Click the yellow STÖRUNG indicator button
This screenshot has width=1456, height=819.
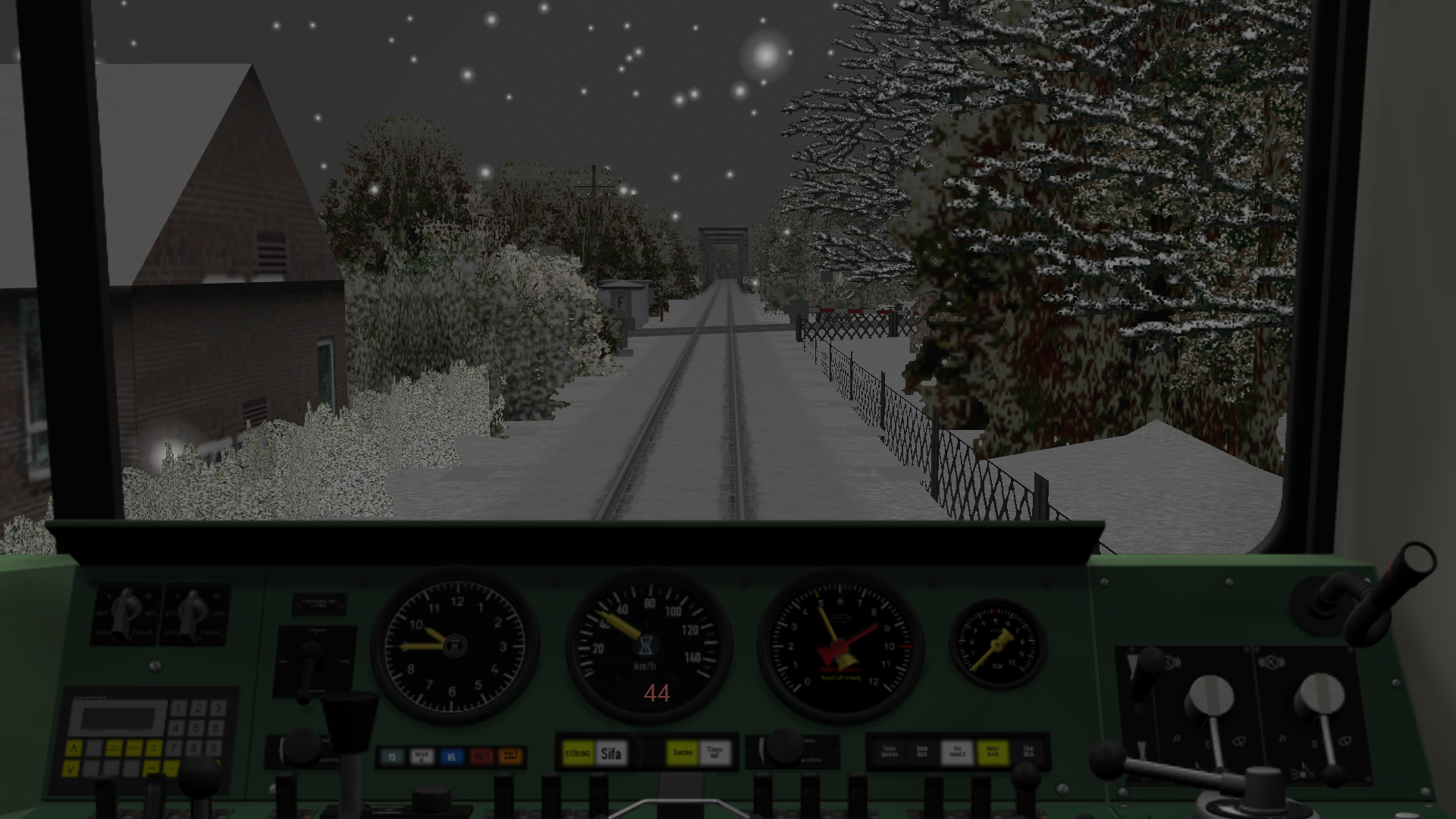[578, 754]
